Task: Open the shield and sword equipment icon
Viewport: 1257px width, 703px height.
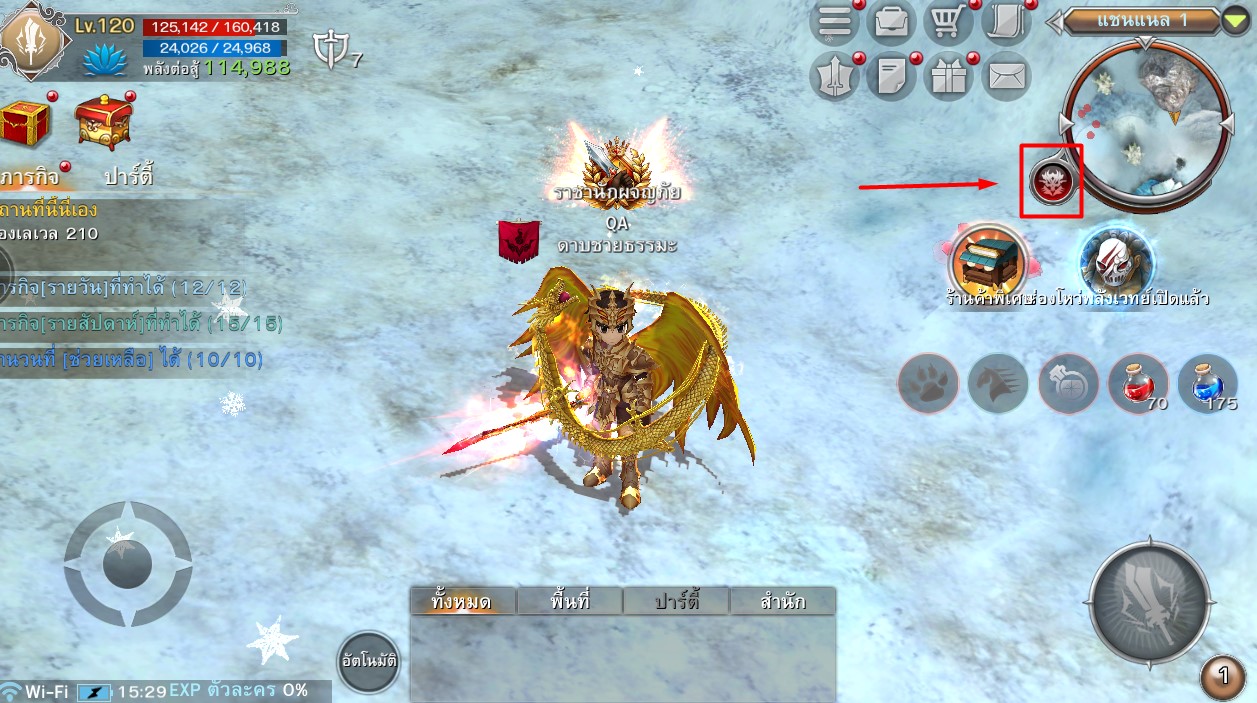Action: [x=834, y=76]
